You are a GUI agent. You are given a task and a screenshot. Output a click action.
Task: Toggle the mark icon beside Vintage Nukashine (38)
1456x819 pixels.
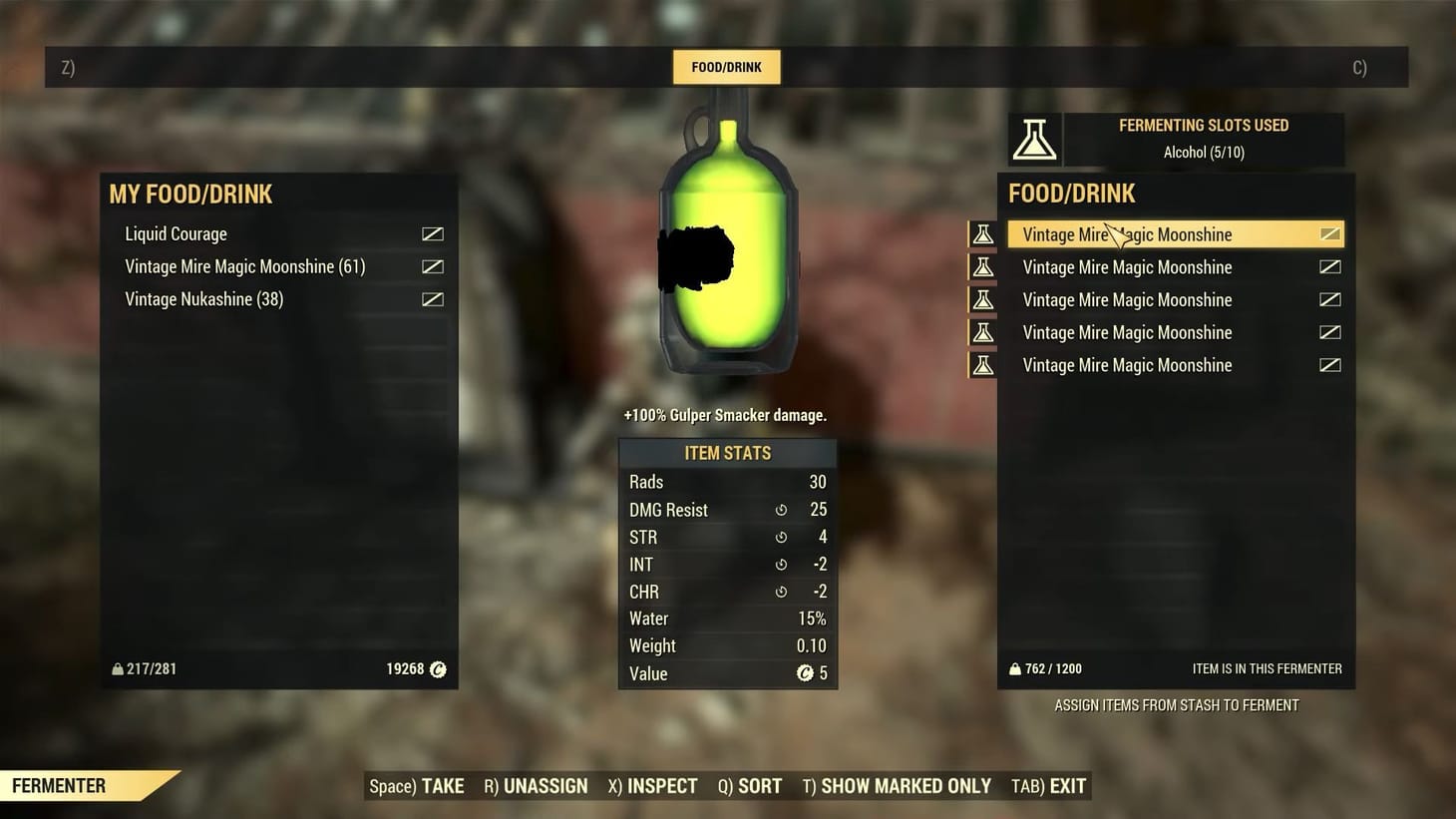[x=432, y=298]
